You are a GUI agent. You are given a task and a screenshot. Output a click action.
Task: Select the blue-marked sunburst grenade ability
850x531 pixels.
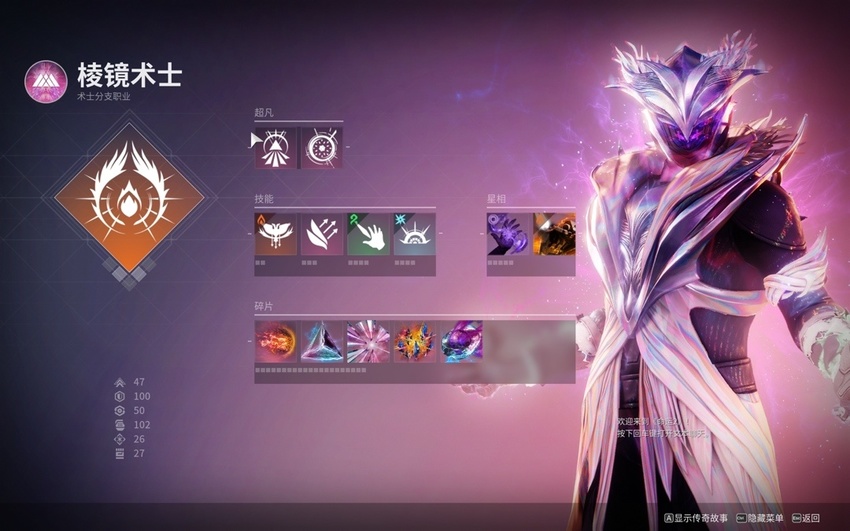[x=414, y=234]
